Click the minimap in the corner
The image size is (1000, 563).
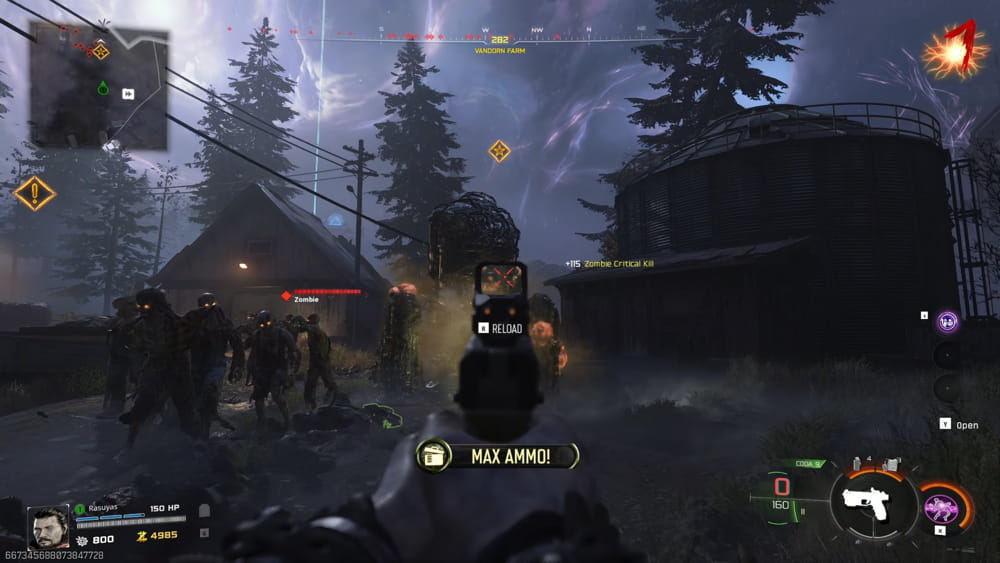[x=98, y=86]
